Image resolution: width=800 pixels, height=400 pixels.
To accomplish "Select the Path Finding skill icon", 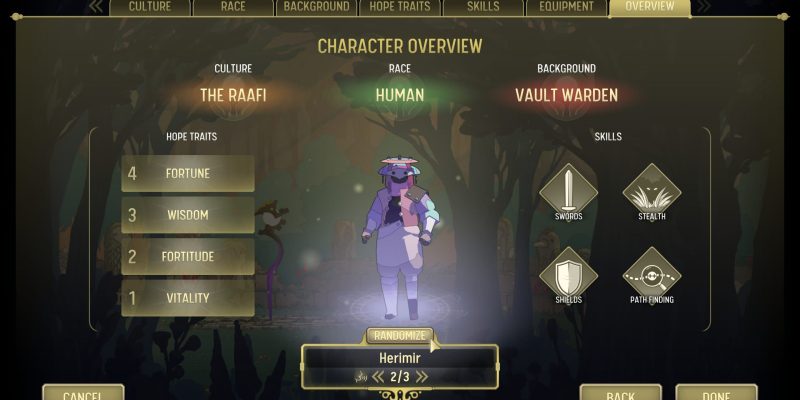I will pyautogui.click(x=651, y=274).
